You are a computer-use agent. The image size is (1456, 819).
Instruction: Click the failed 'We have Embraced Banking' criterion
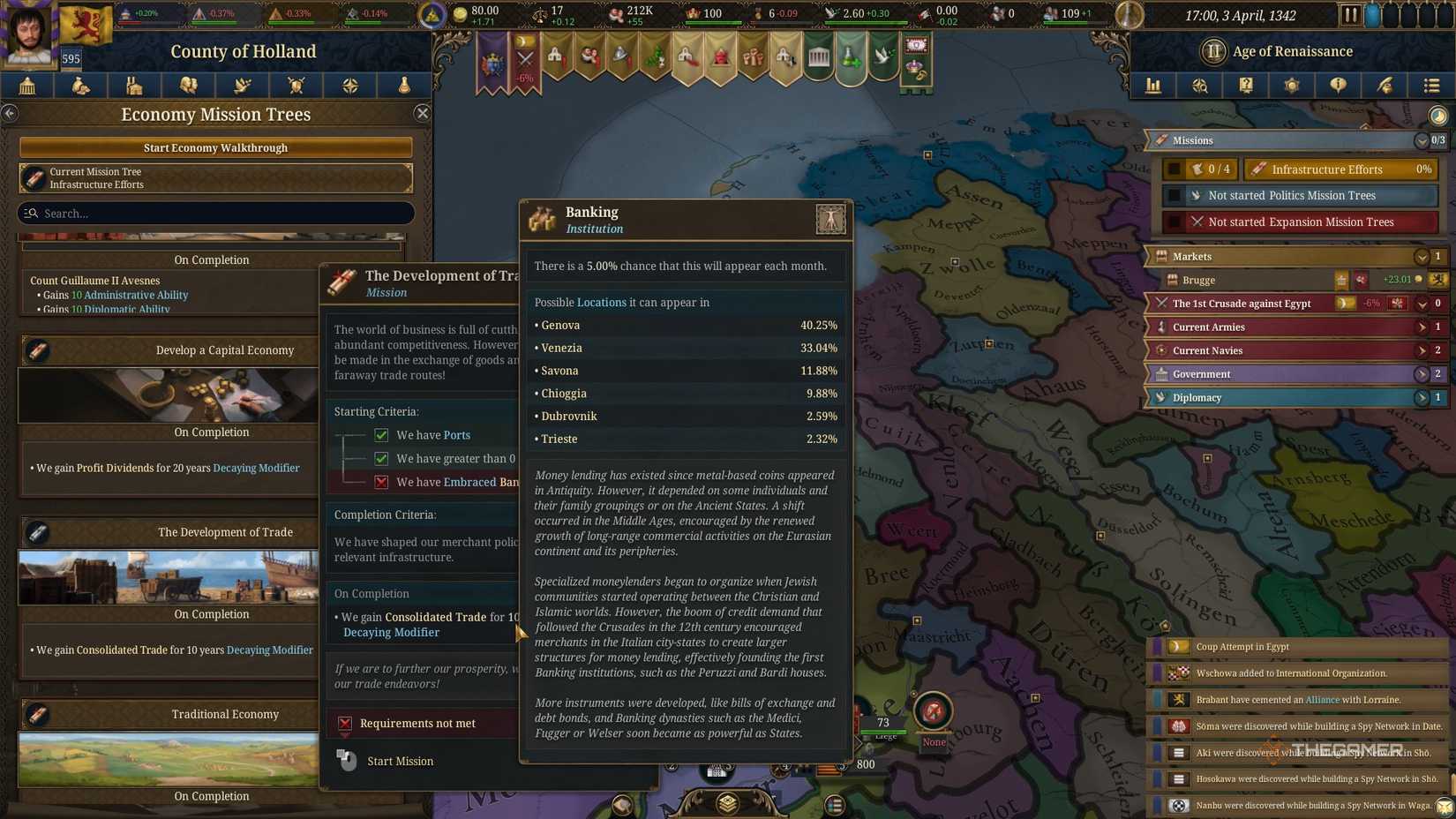pyautogui.click(x=380, y=482)
